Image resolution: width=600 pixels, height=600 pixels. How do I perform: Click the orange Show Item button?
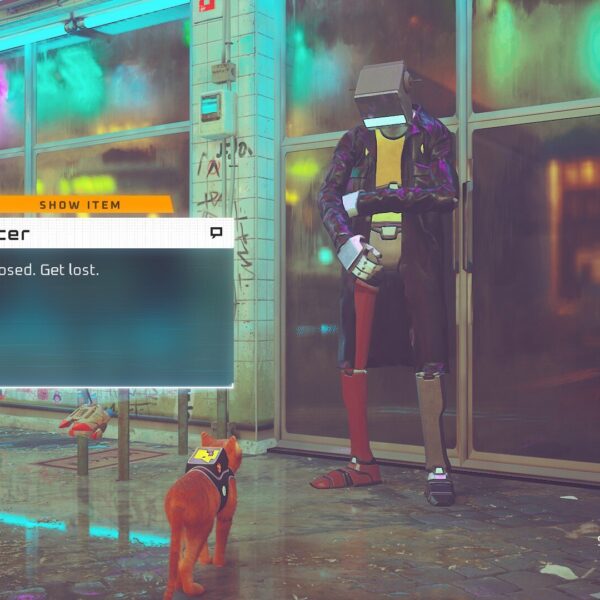[82, 205]
